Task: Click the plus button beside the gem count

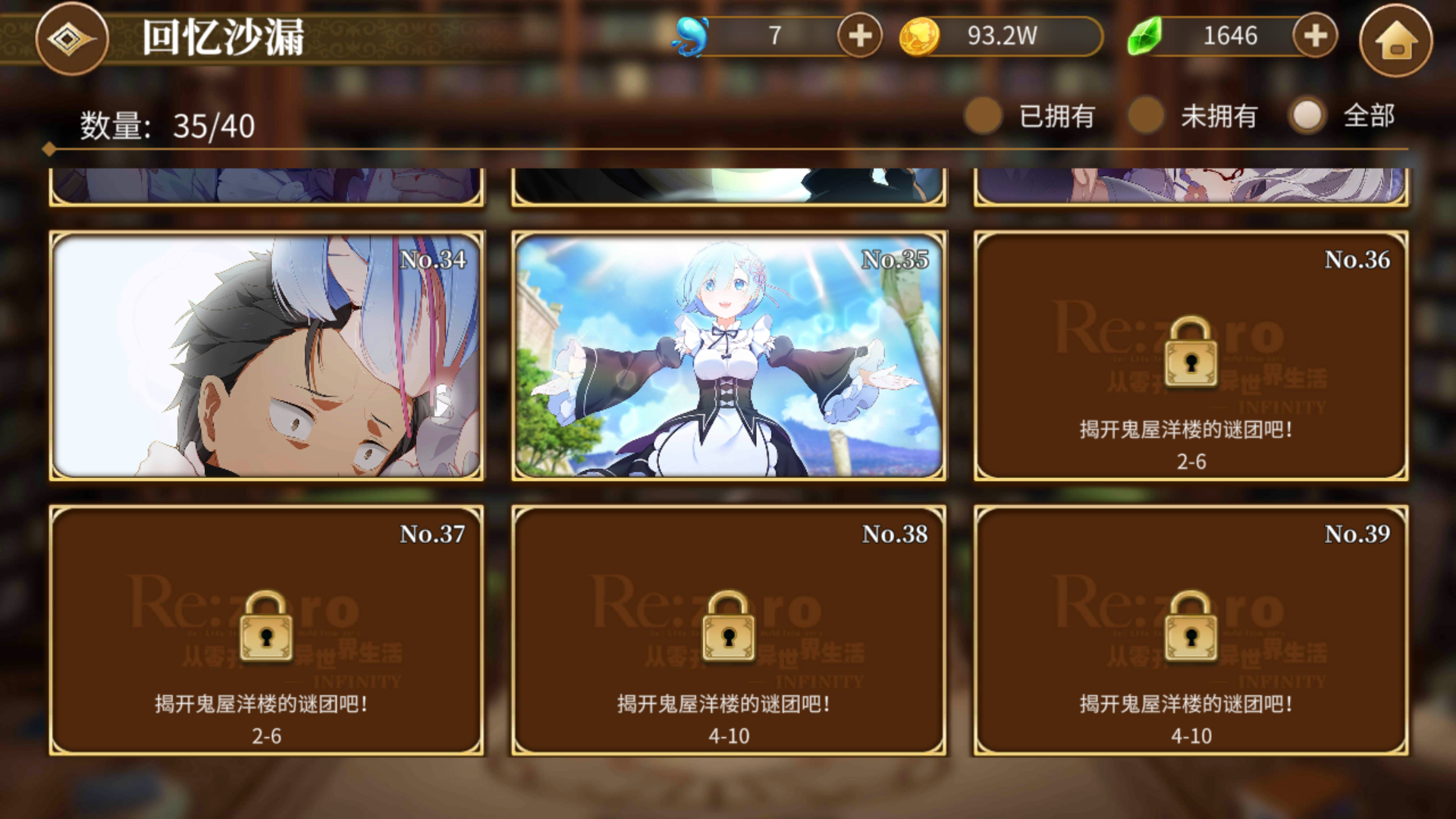Action: [x=1316, y=35]
